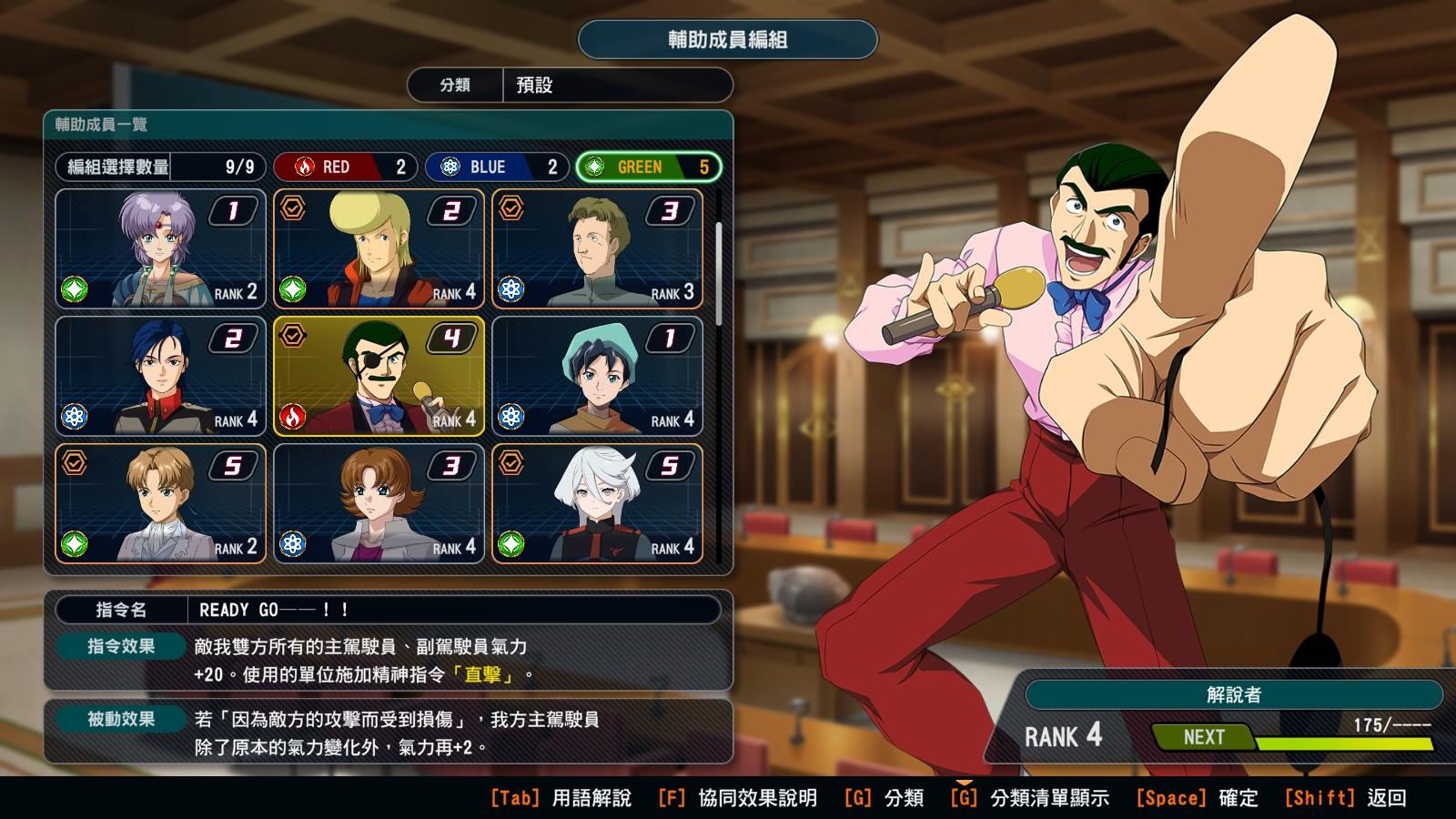
Task: Choose the blond long-haired man card
Action: point(379,249)
